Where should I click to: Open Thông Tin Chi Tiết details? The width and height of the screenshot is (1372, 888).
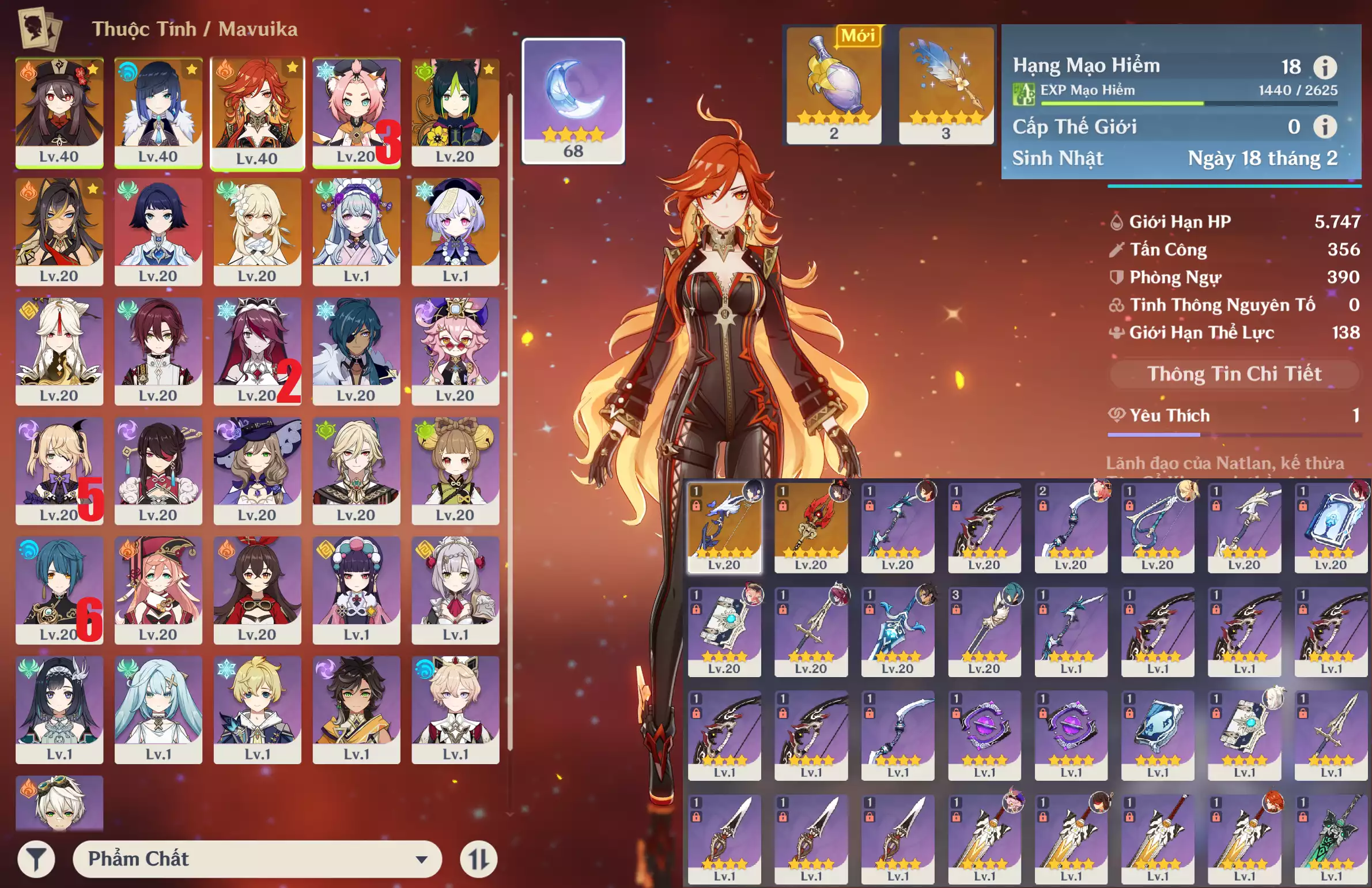[x=1234, y=374]
